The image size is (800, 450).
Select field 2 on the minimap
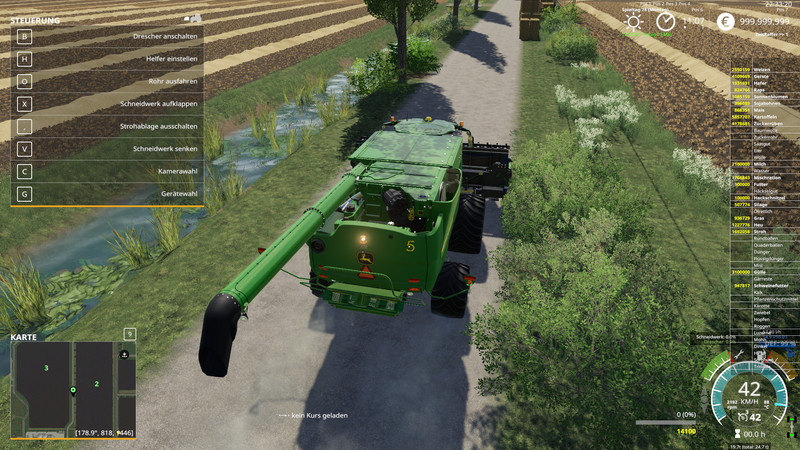point(97,383)
